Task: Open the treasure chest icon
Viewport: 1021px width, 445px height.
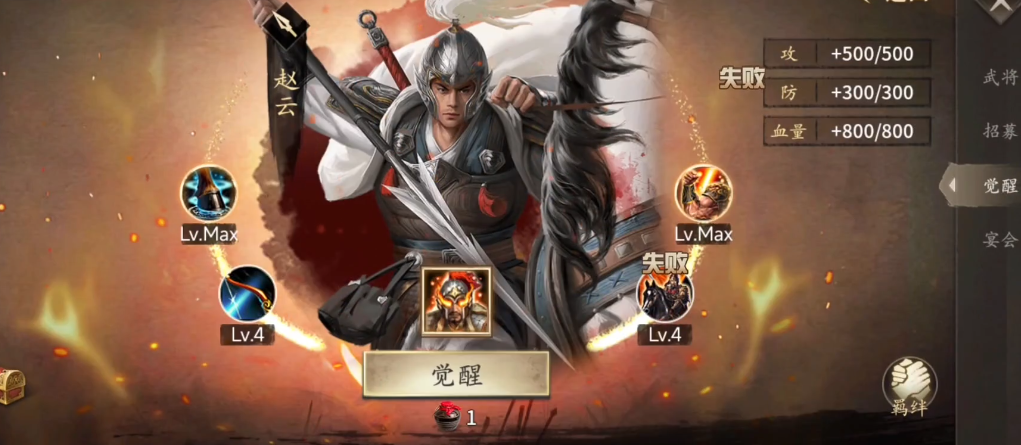Action: [9, 384]
